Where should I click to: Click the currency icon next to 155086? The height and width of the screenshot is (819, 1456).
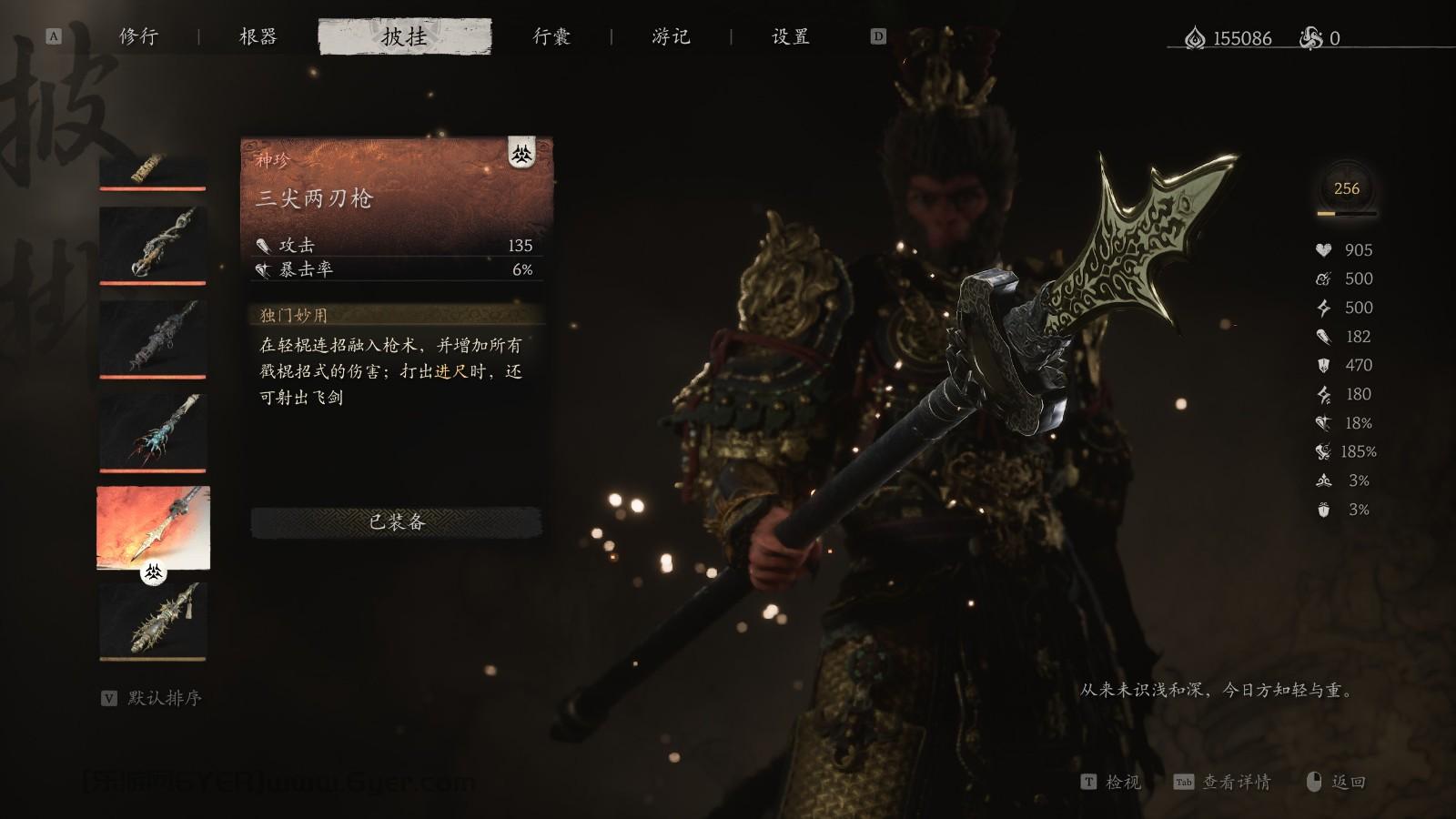pyautogui.click(x=1194, y=38)
